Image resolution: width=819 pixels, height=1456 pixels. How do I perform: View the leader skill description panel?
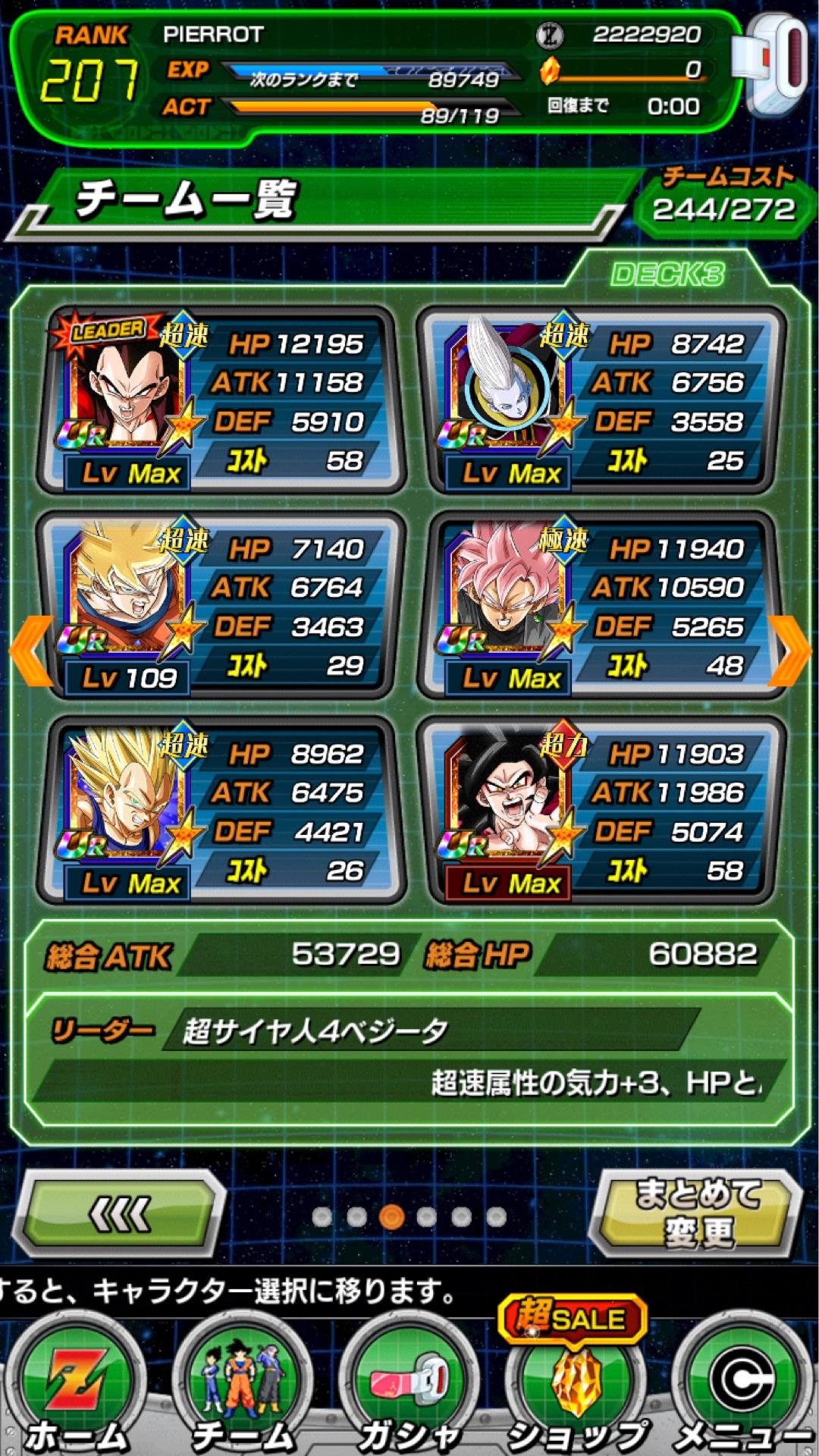pyautogui.click(x=409, y=1058)
